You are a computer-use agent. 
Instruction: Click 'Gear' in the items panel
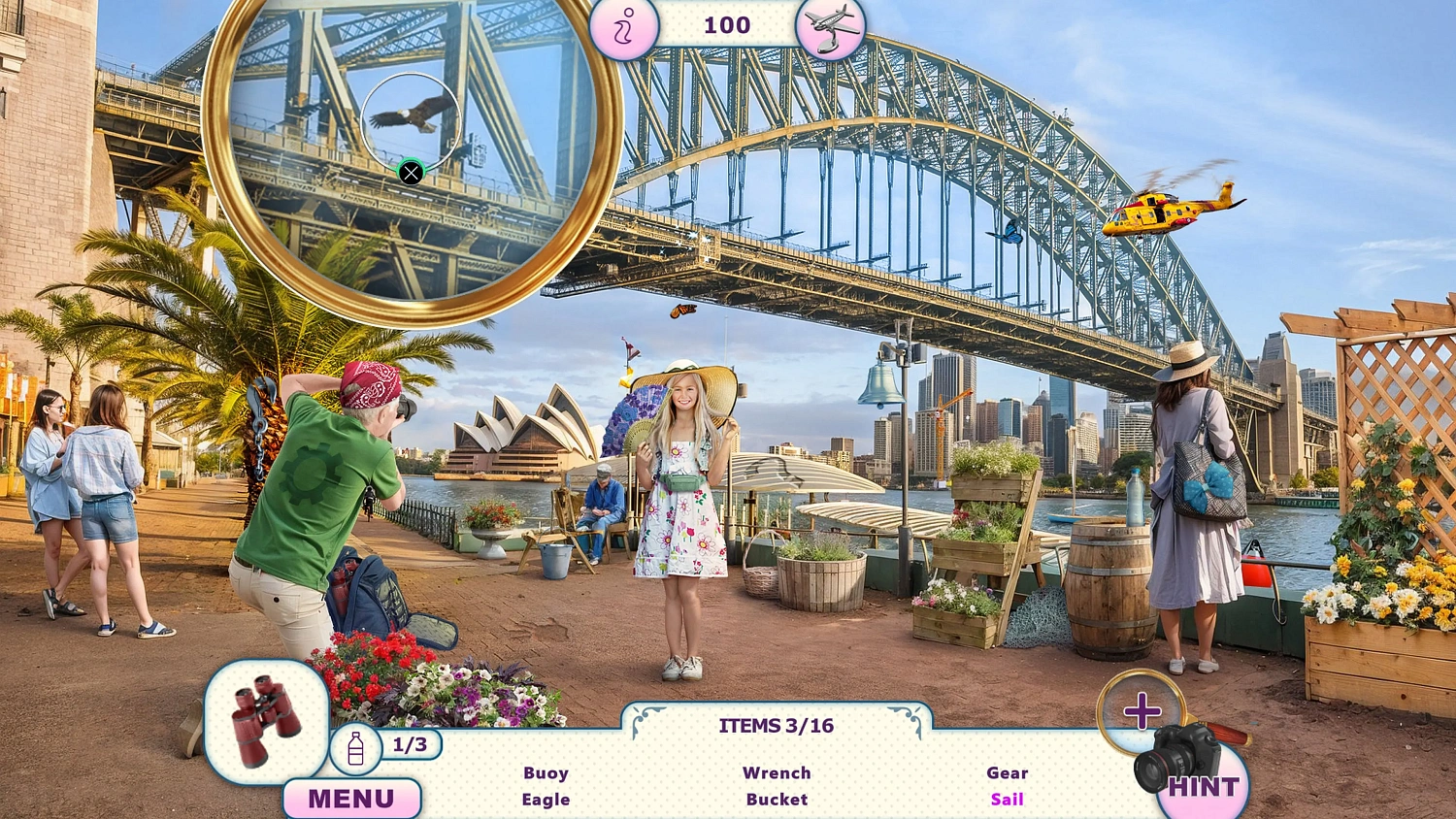click(1007, 772)
